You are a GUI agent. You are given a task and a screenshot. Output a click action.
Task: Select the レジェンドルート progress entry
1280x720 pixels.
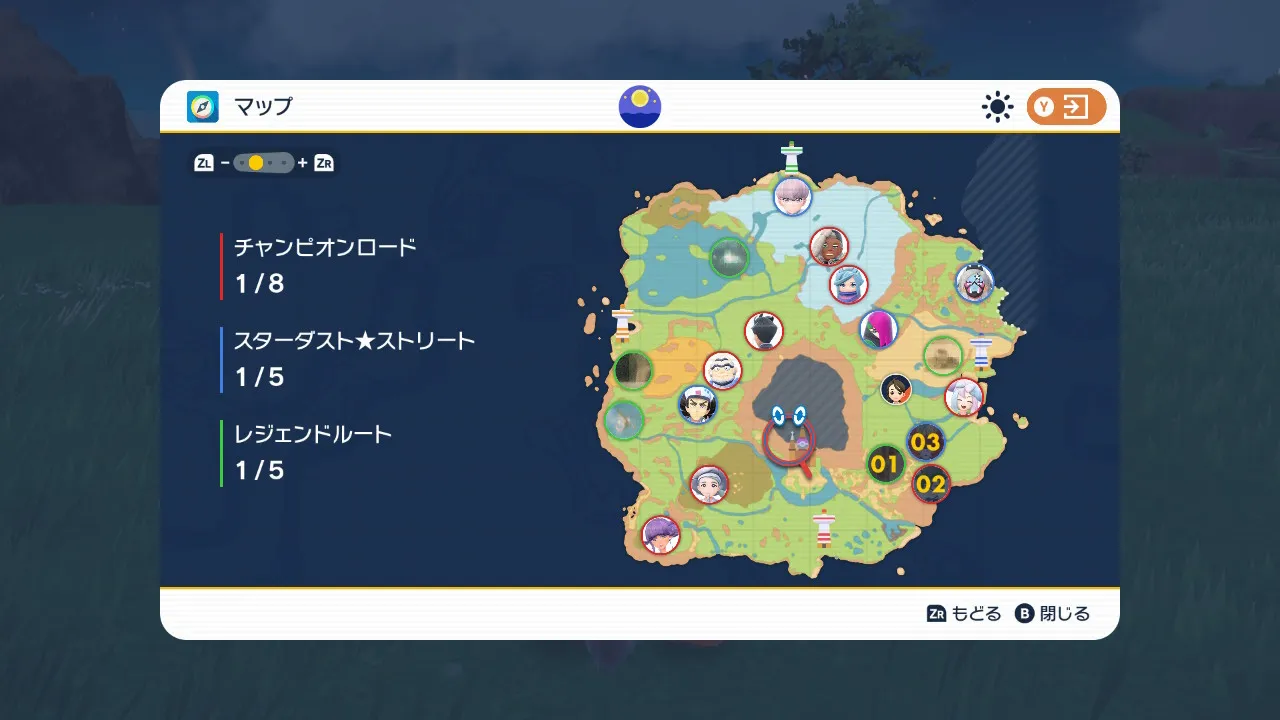pos(313,452)
